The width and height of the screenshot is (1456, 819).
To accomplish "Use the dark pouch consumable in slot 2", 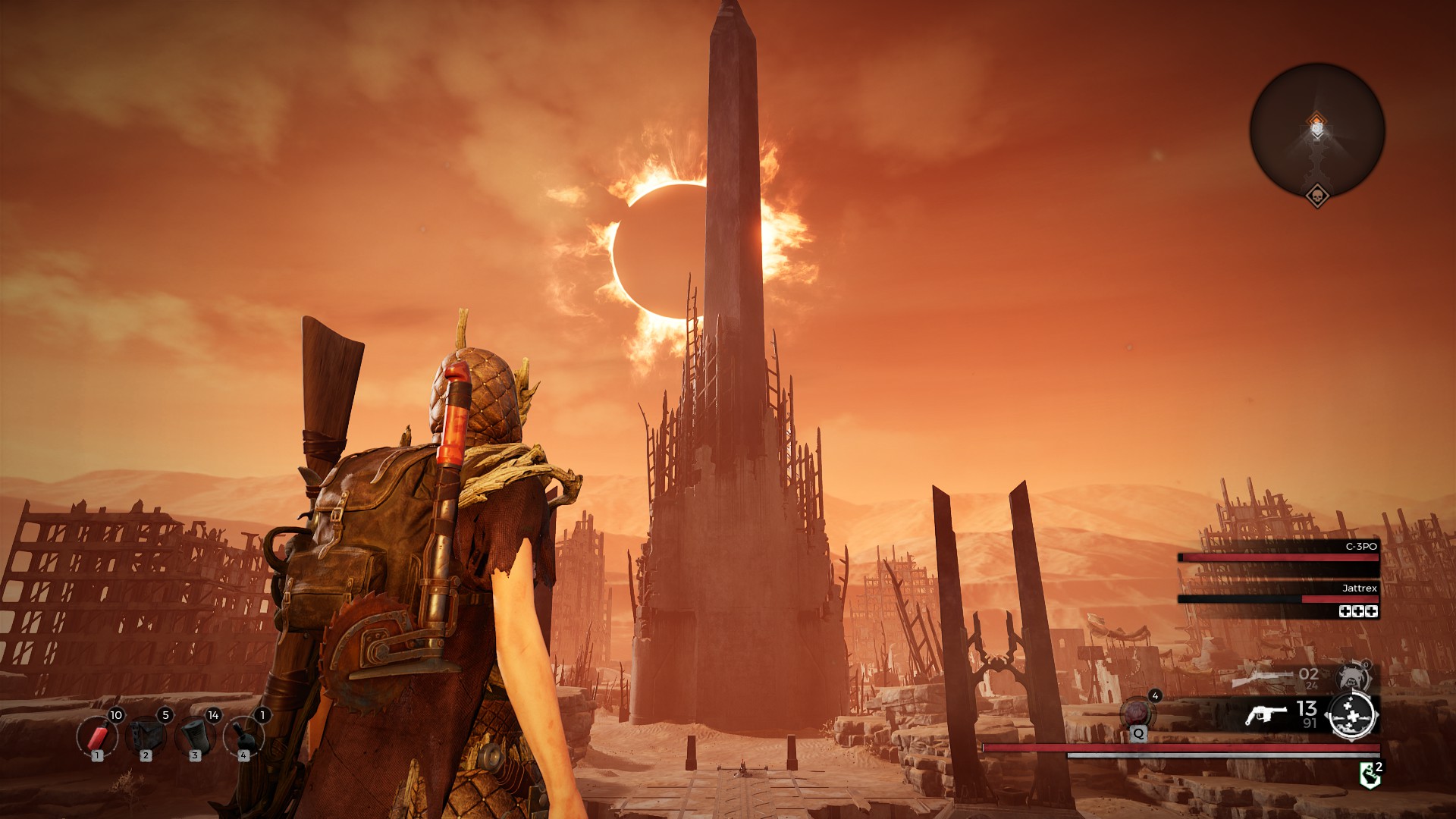I will pyautogui.click(x=146, y=736).
